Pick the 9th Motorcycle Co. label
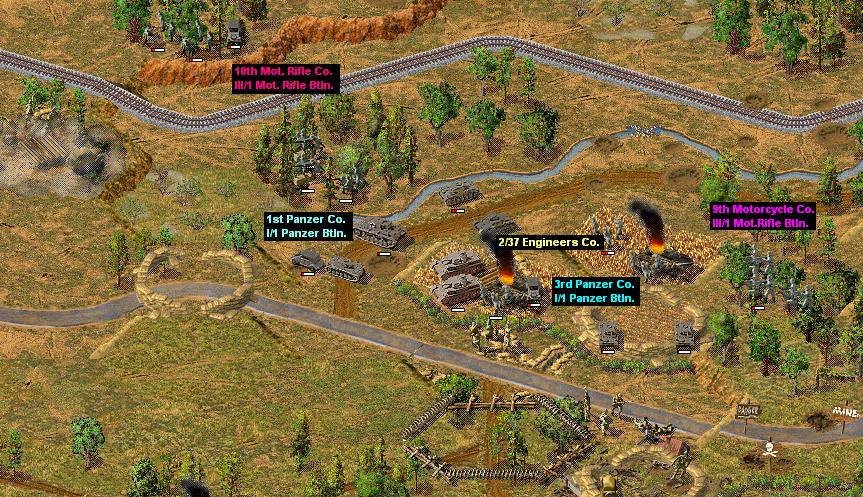863x497 pixels. (x=763, y=215)
